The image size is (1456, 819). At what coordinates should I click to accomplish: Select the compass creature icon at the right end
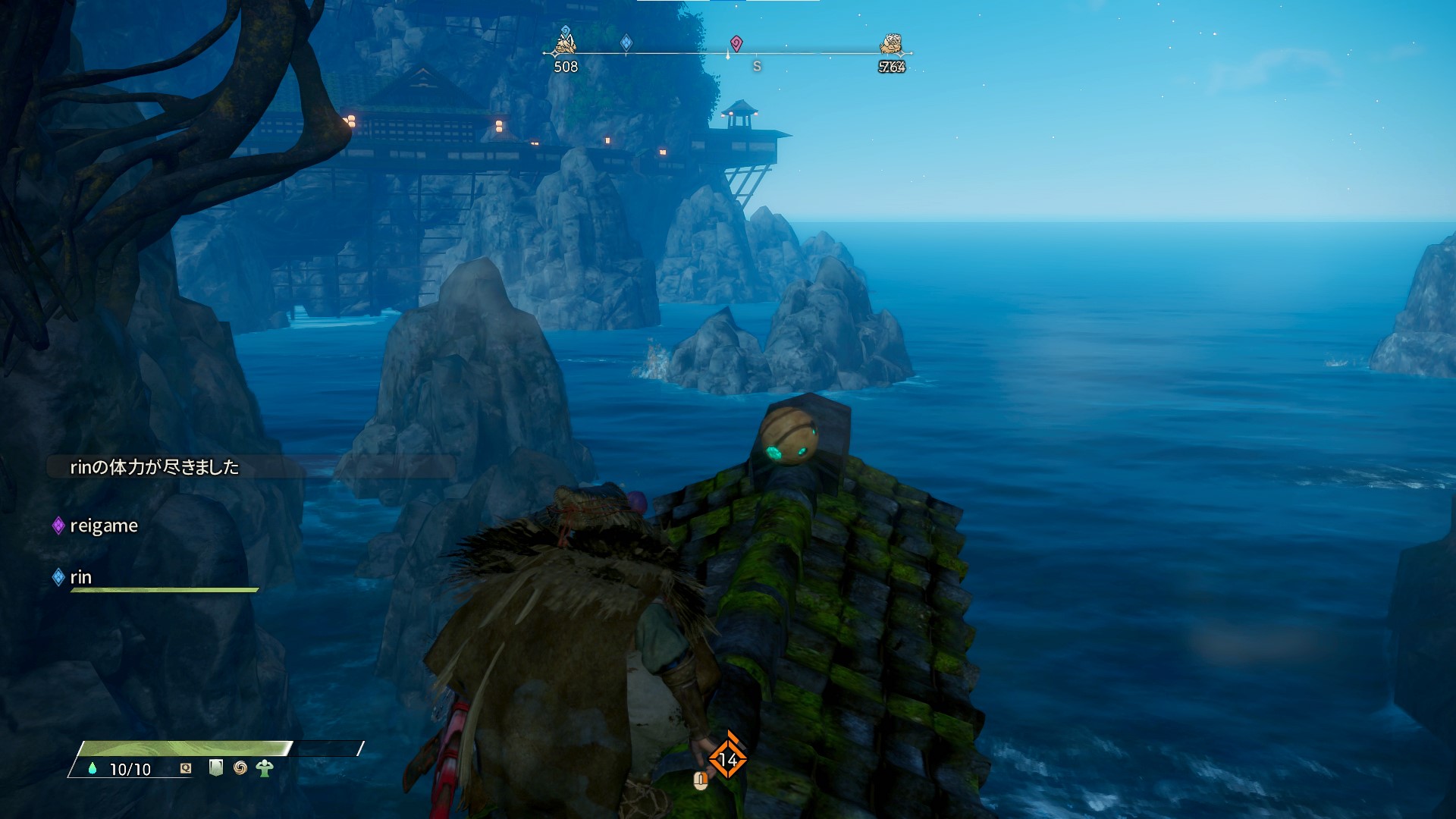[x=892, y=44]
